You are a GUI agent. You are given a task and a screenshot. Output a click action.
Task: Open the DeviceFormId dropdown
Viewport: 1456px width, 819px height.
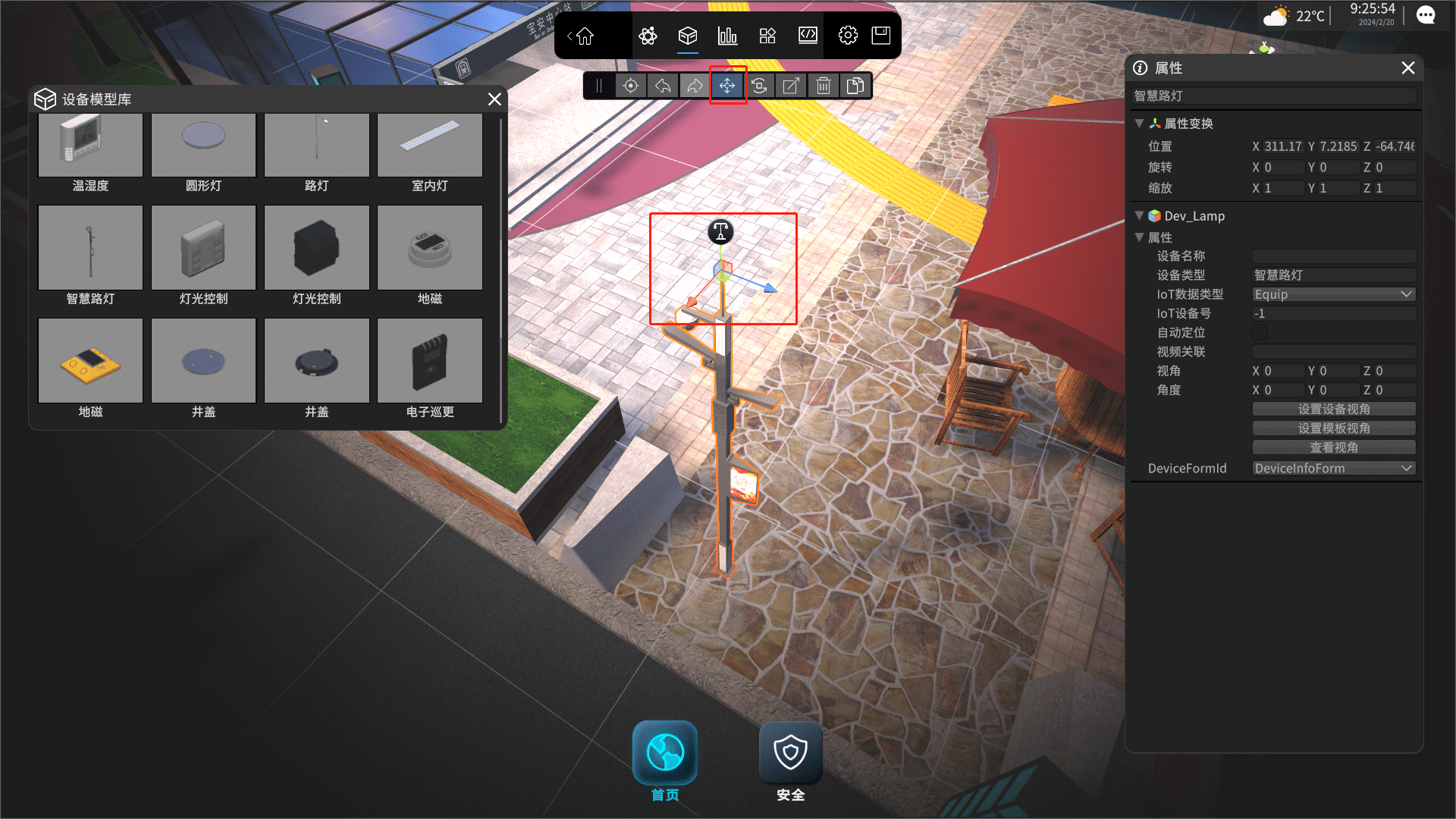1333,469
